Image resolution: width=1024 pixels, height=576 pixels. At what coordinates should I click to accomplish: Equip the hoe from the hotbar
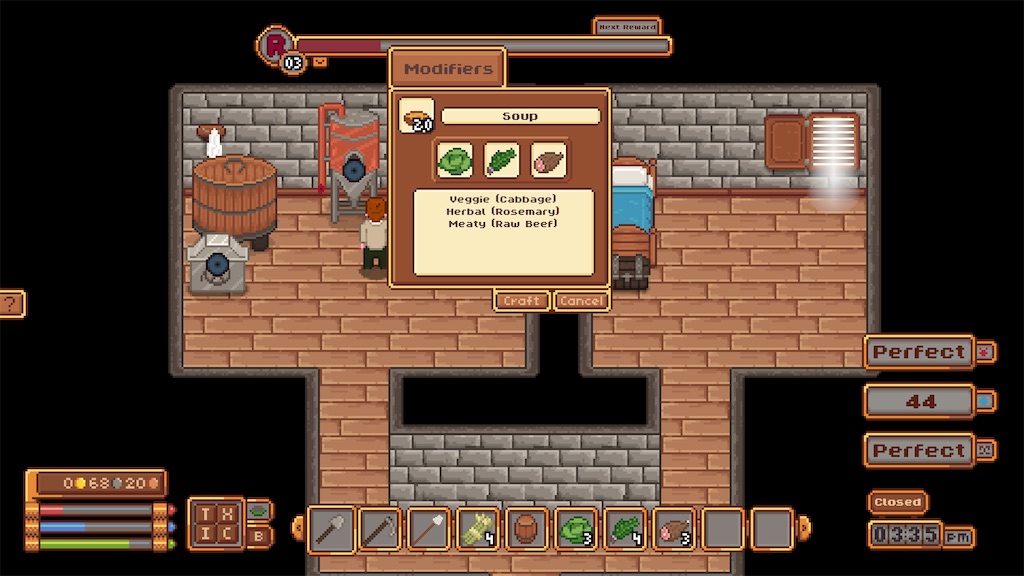pos(380,529)
